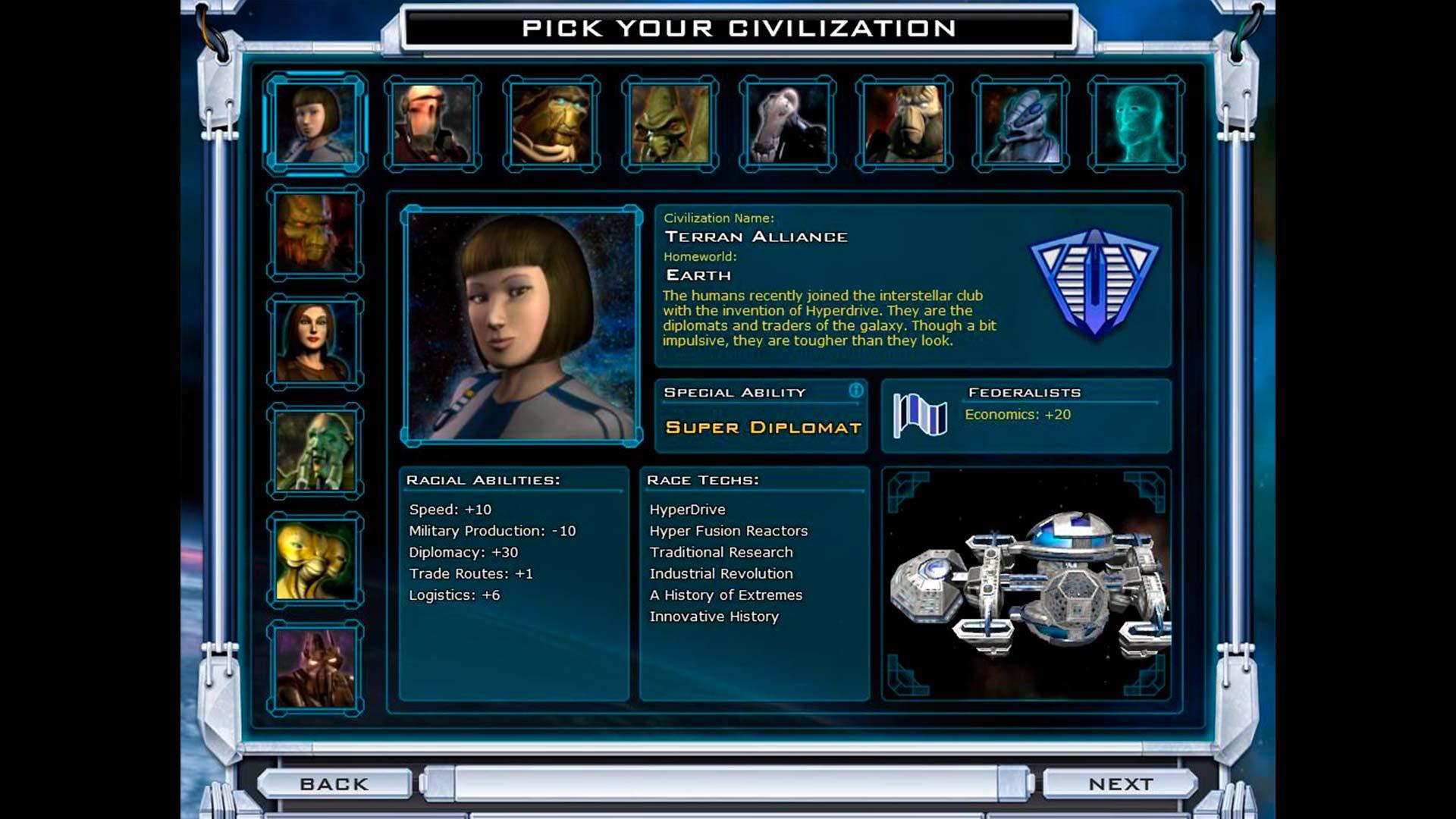The height and width of the screenshot is (819, 1456).
Task: Select the red-orange armored alien portrait
Action: 315,233
